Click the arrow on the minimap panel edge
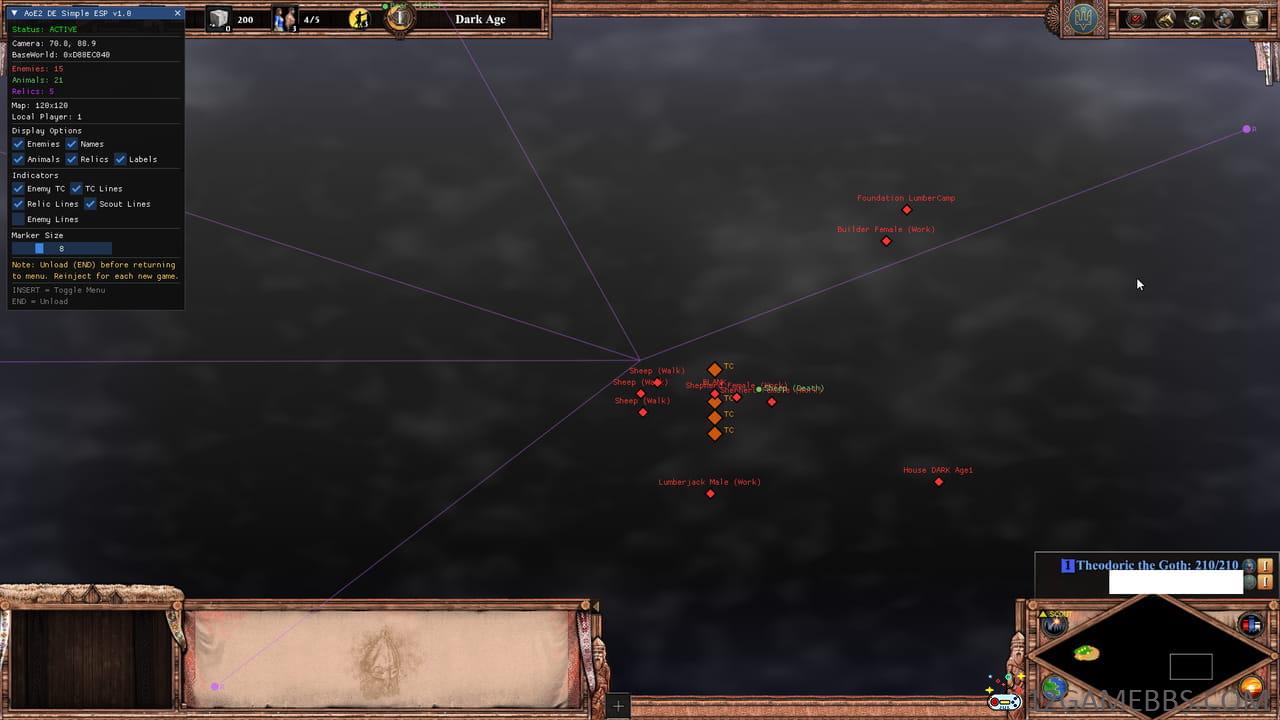Viewport: 1280px width, 720px height. click(596, 606)
